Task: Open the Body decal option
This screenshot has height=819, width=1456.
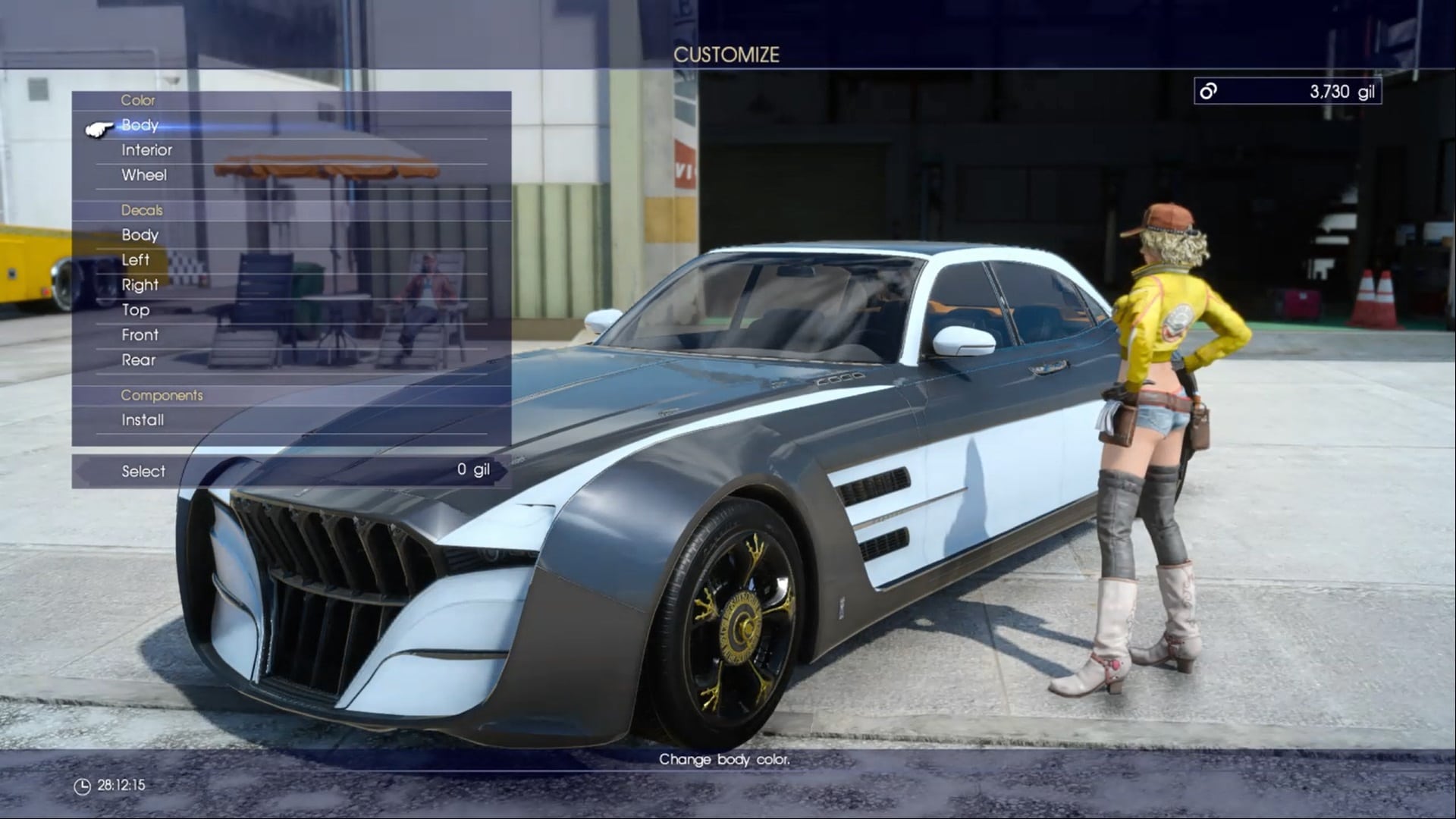Action: click(x=141, y=235)
